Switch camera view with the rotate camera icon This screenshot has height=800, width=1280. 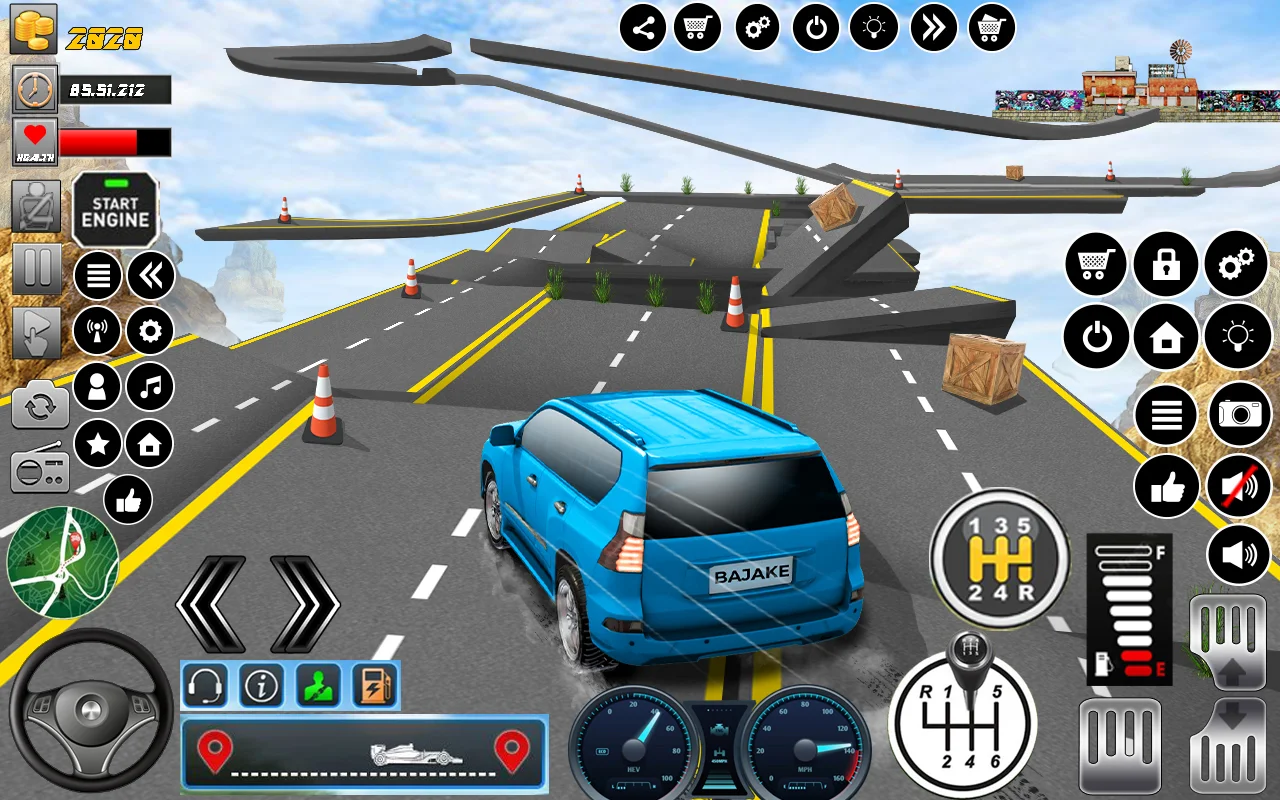coord(40,405)
